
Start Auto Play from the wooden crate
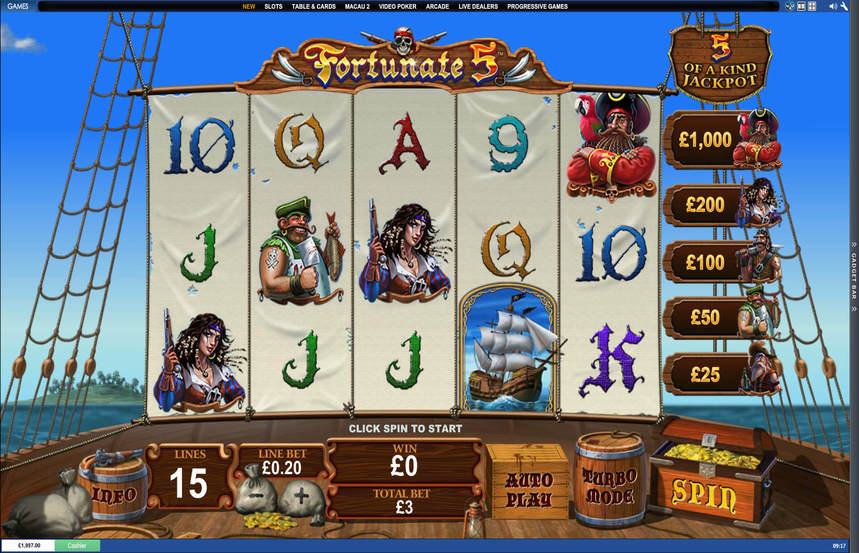point(528,486)
